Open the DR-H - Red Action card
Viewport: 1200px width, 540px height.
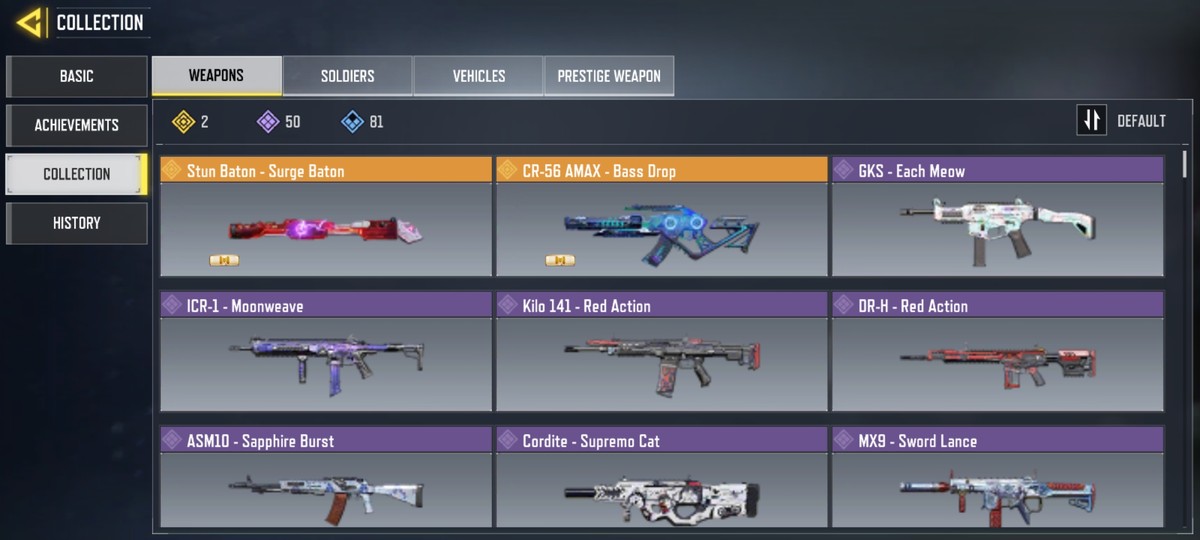(x=997, y=352)
